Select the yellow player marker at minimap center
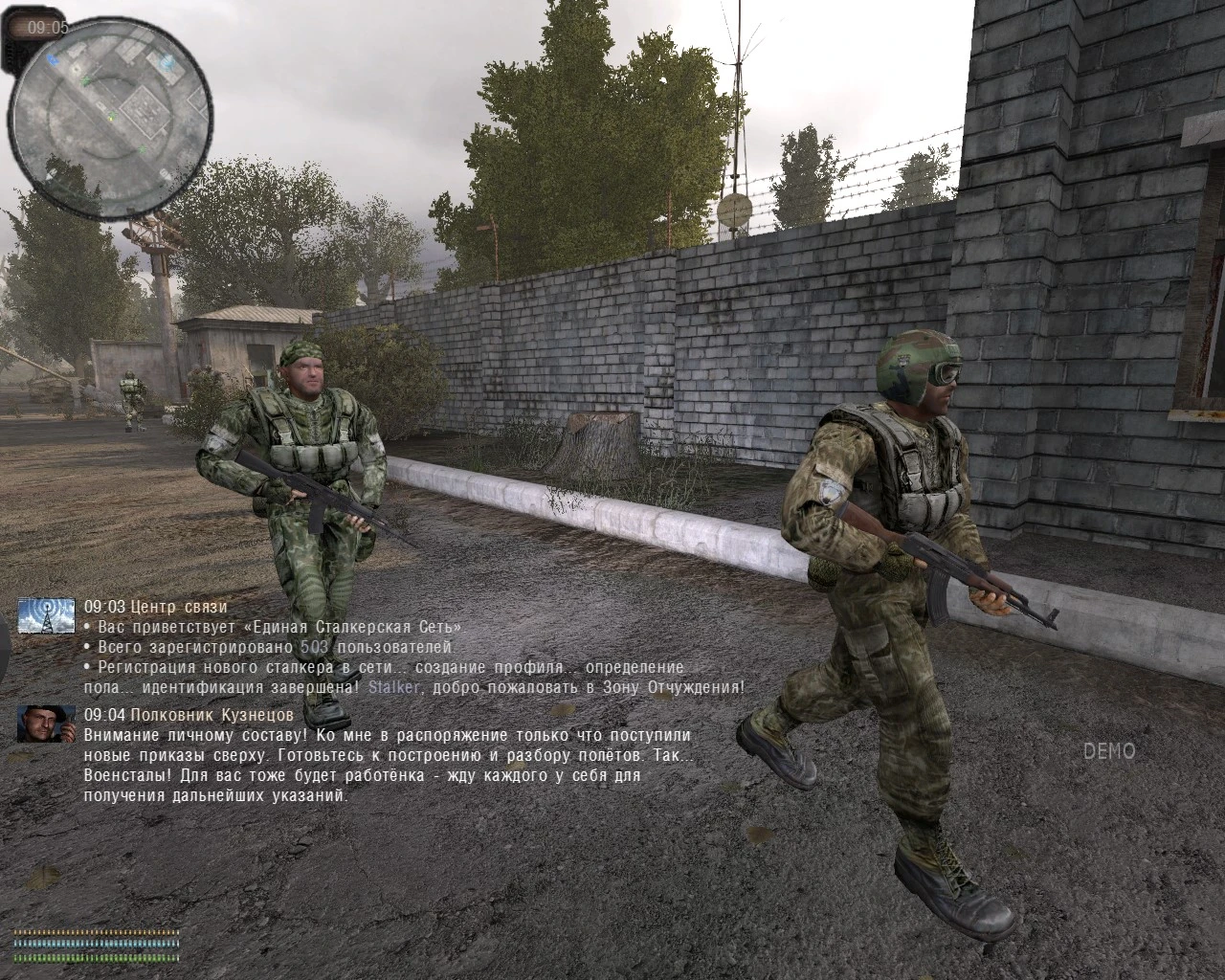 tap(111, 118)
